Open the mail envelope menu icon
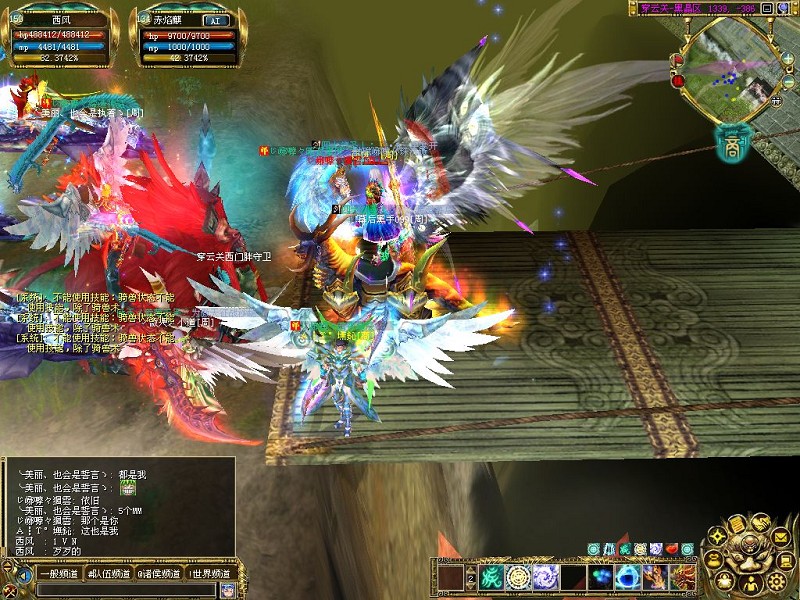Screen dimensions: 800x600 coord(781,537)
